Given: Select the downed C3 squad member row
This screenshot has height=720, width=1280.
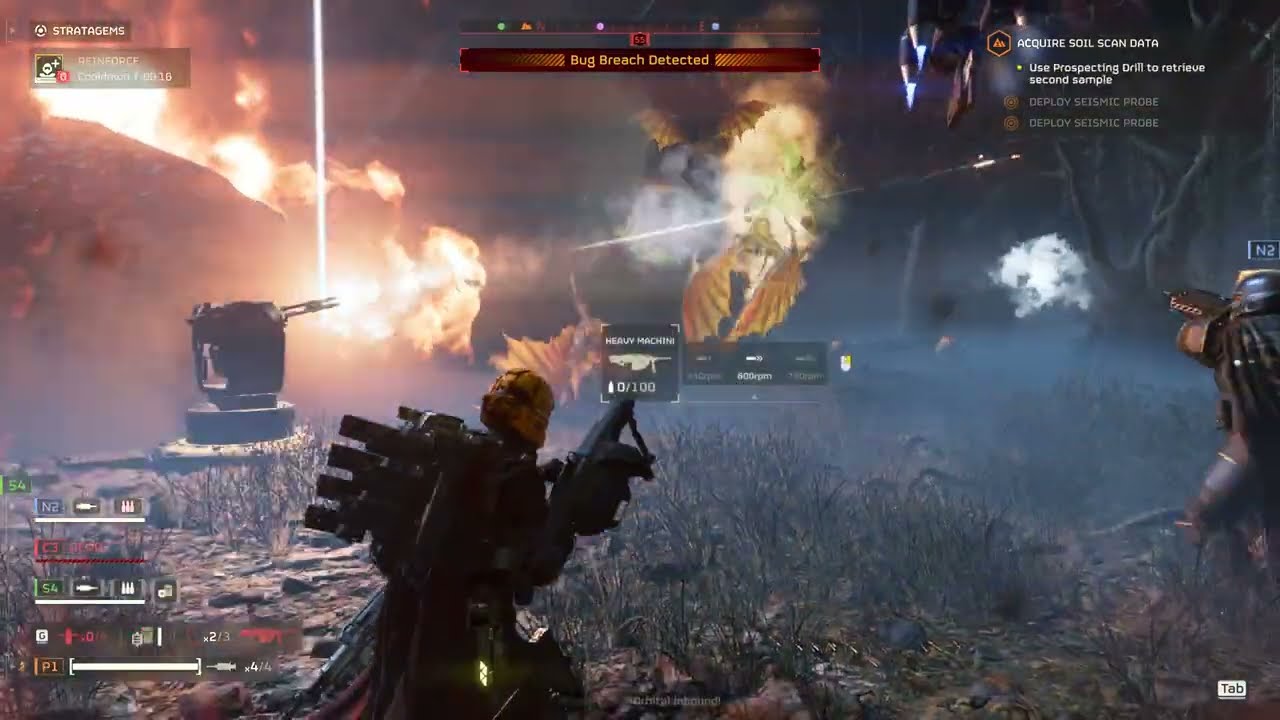Looking at the screenshot, I should coord(90,548).
